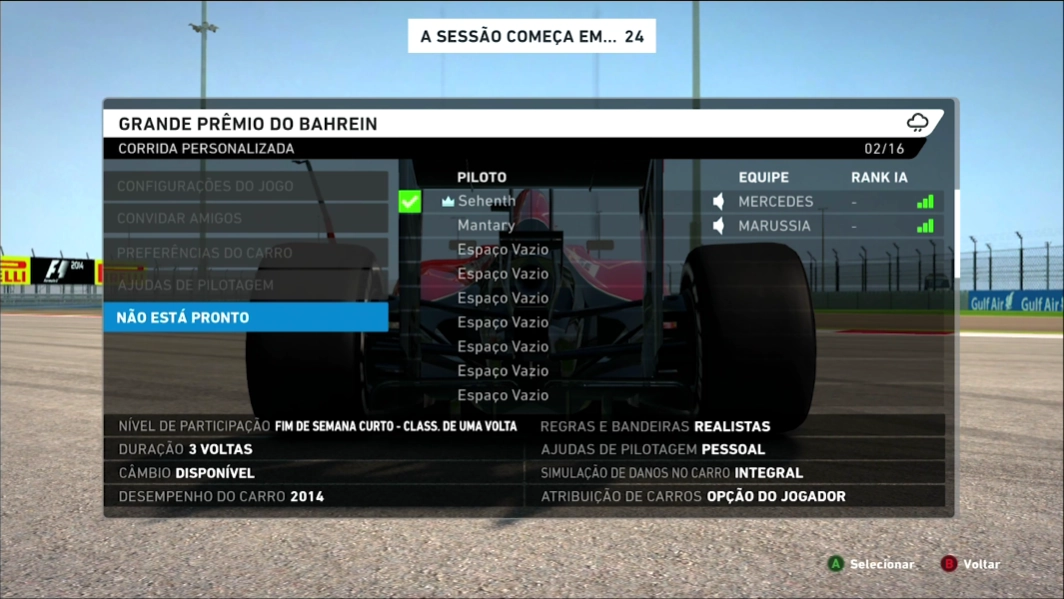The width and height of the screenshot is (1064, 599).
Task: Select player Mantary in the lobby list
Action: coord(486,225)
